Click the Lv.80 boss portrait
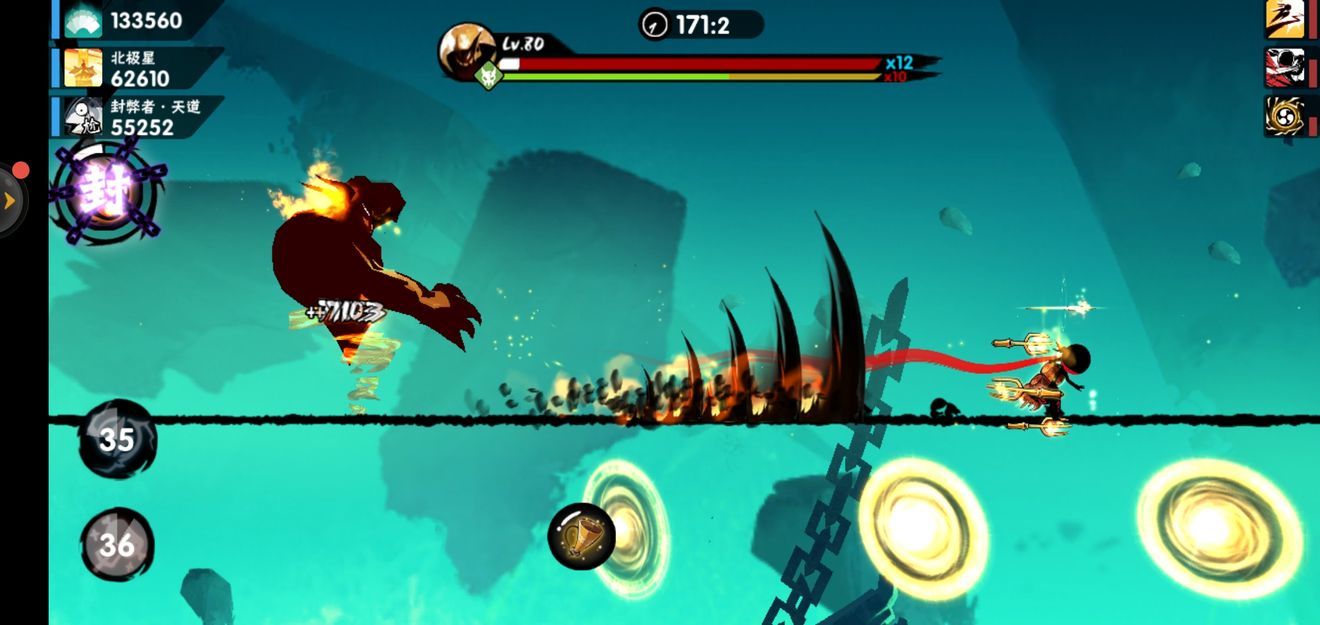Image resolution: width=1320 pixels, height=625 pixels. 467,50
